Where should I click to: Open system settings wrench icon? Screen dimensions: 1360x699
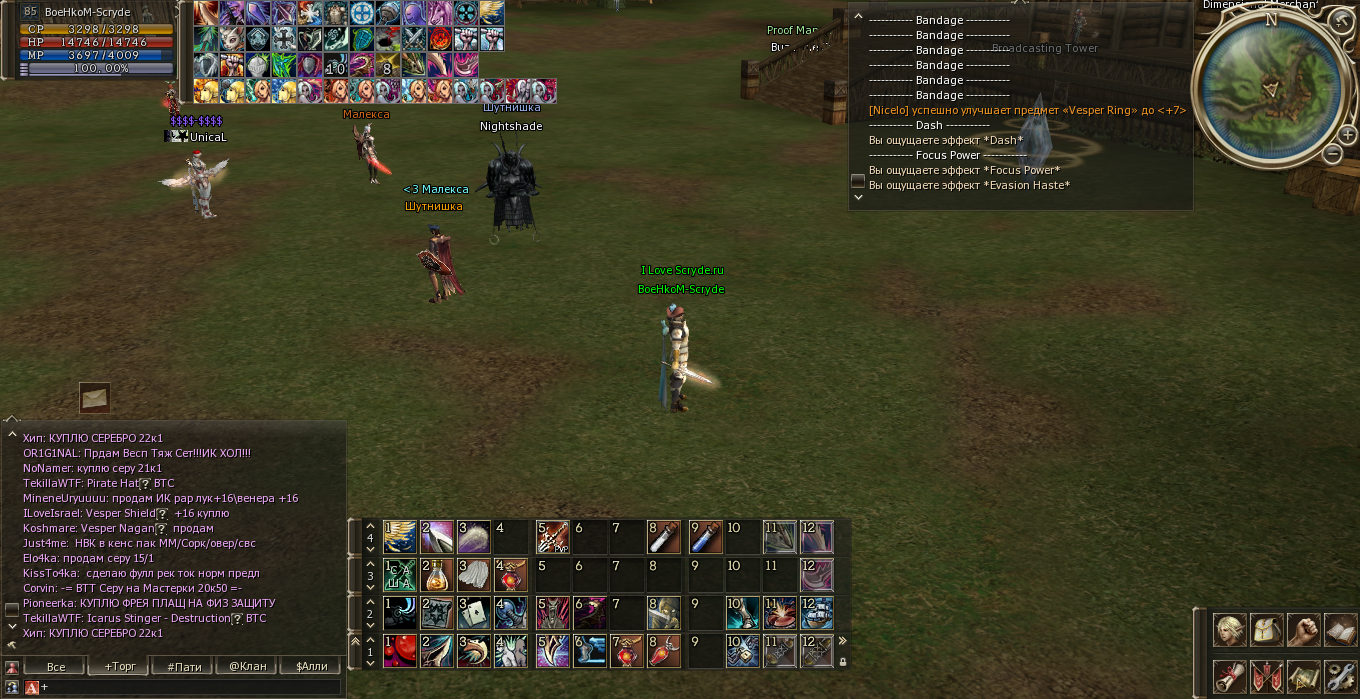(1339, 676)
